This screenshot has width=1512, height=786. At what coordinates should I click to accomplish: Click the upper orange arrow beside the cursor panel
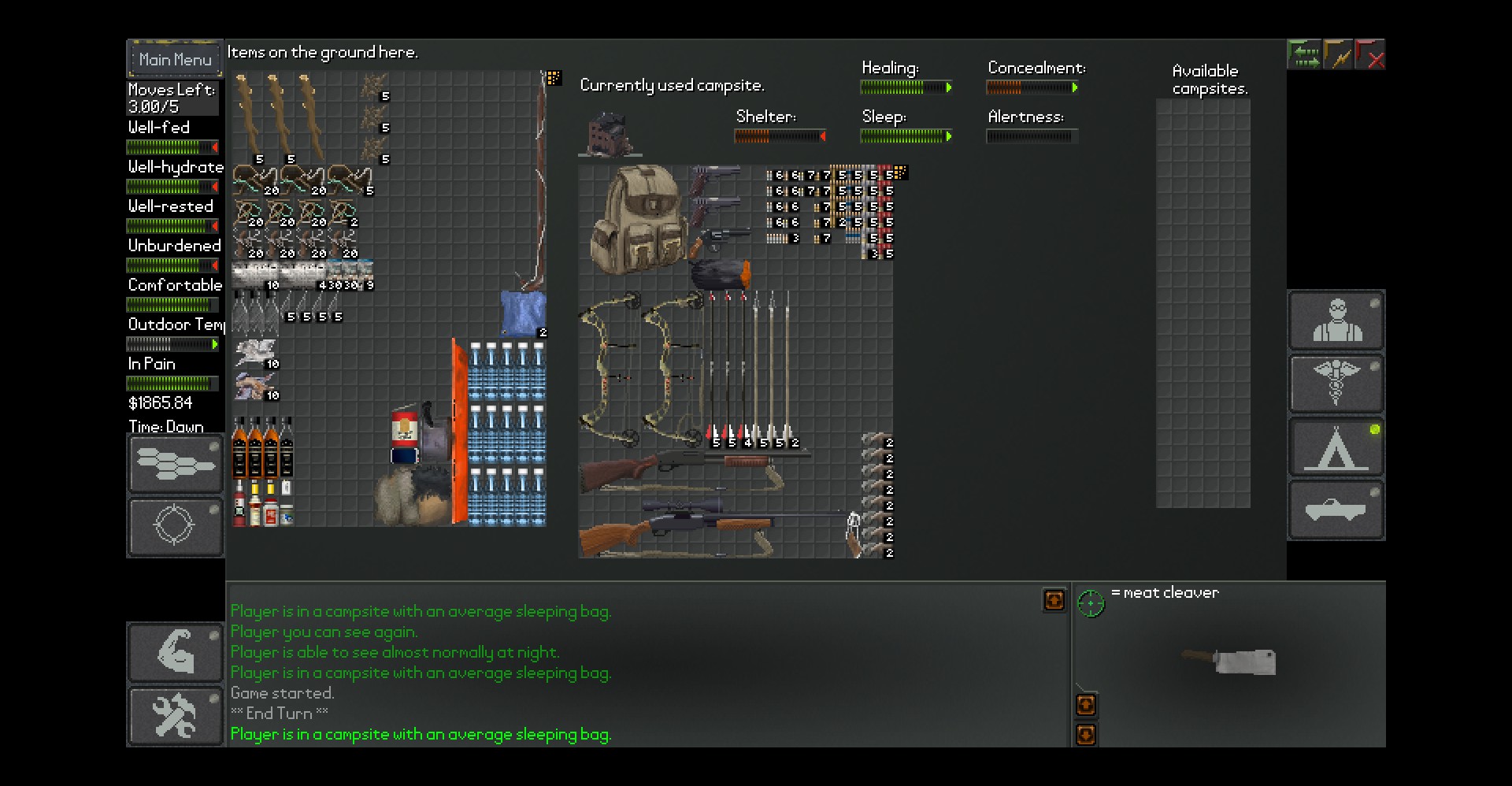1086,705
